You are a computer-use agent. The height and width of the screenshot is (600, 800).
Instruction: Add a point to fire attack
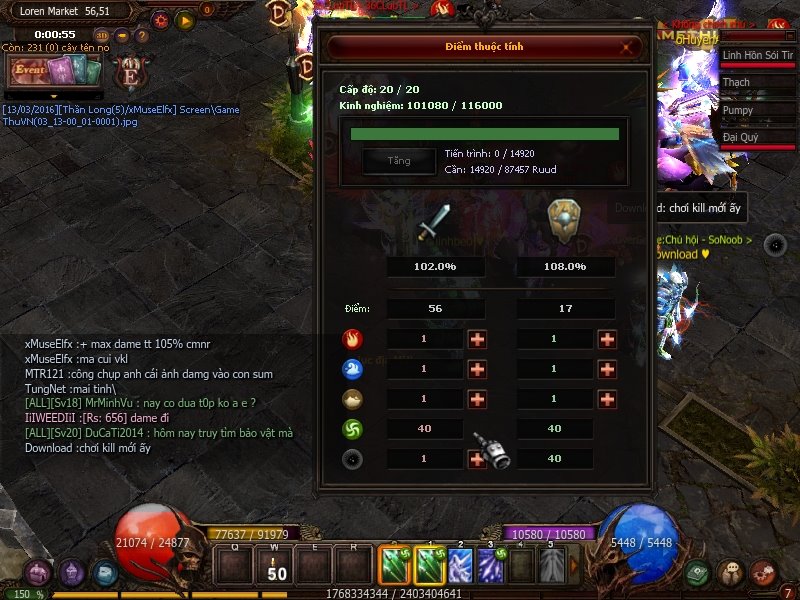(477, 339)
